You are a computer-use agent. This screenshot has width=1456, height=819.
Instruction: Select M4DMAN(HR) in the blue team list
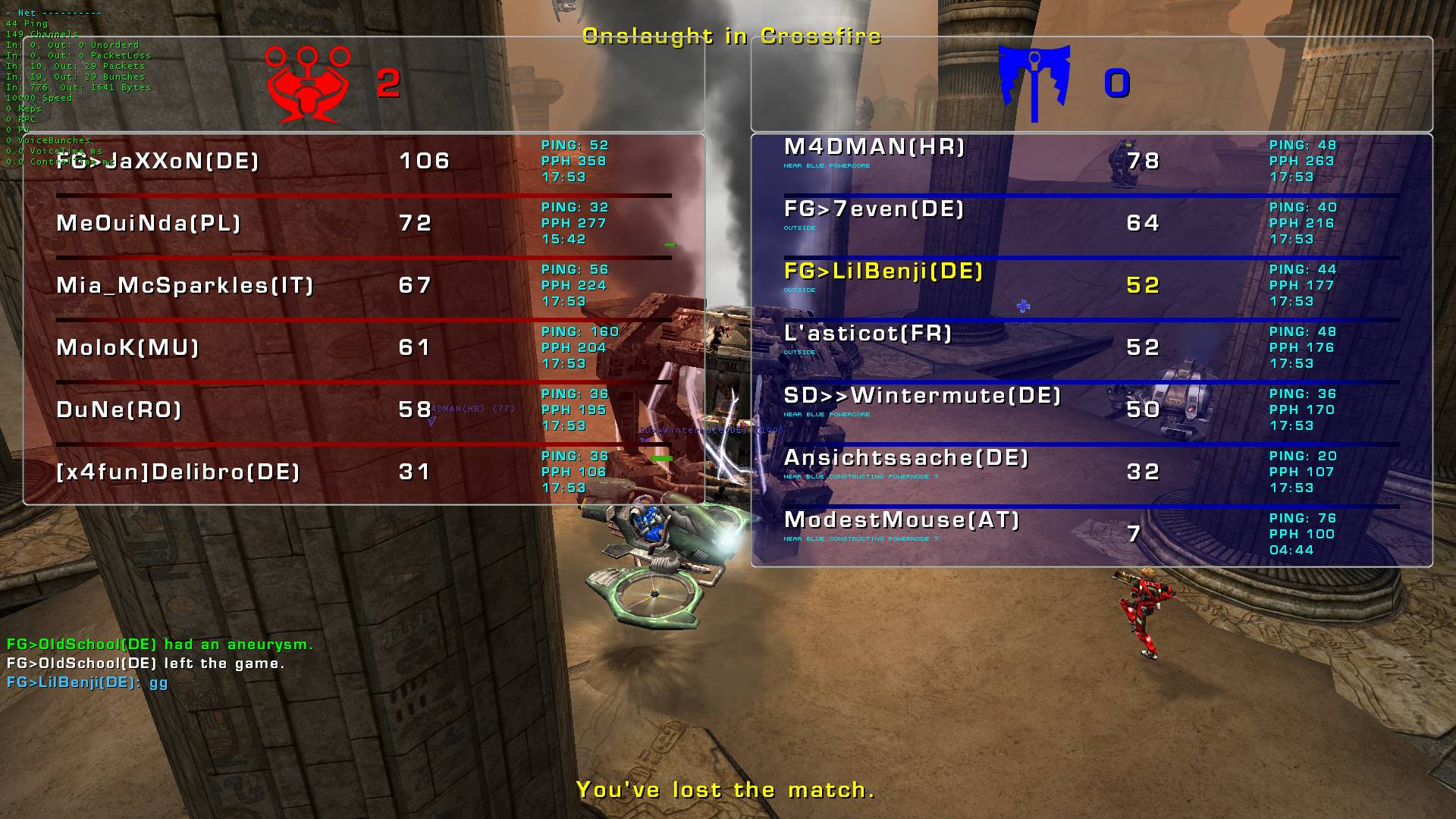tap(874, 147)
